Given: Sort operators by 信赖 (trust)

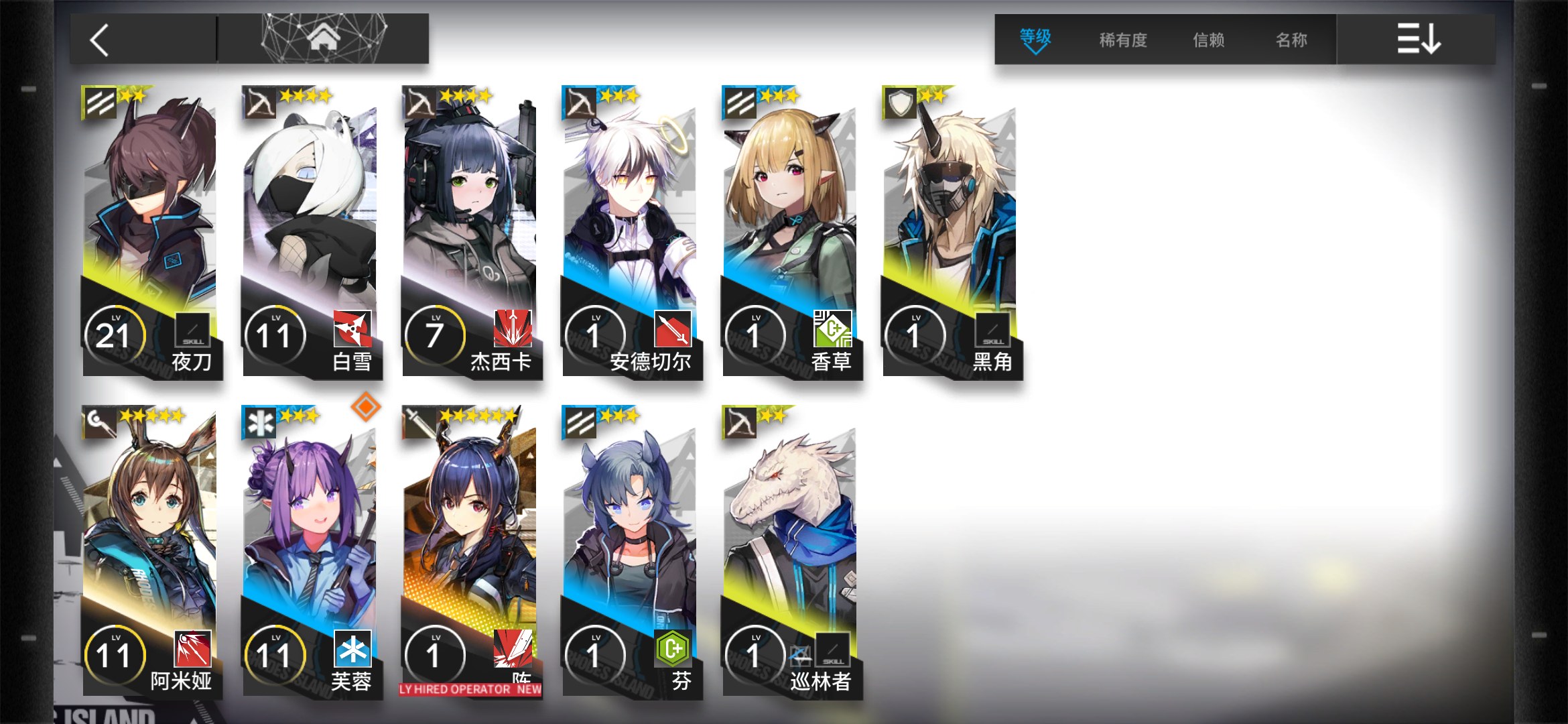Looking at the screenshot, I should pos(1208,40).
